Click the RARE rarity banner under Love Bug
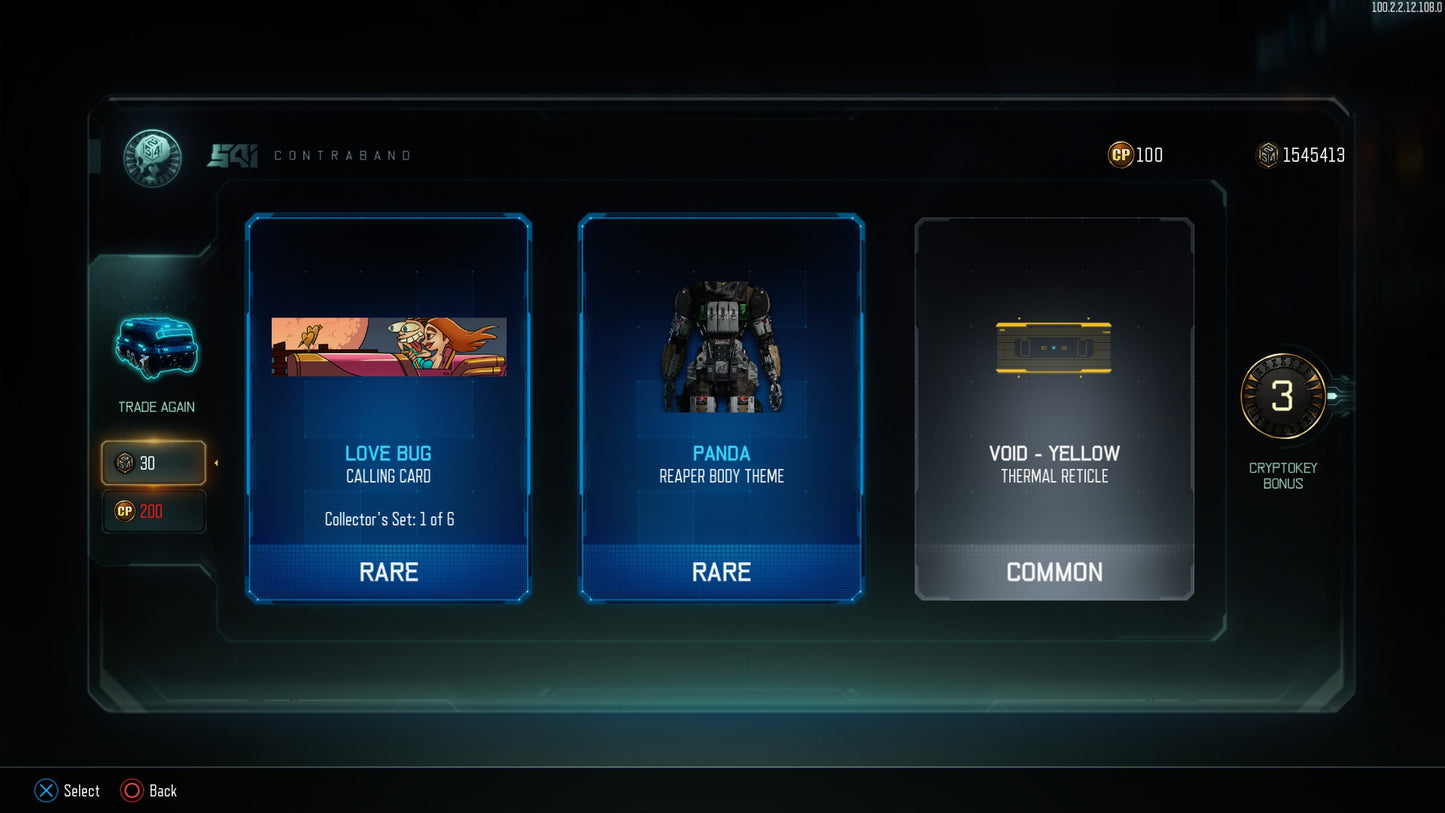The image size is (1445, 813). 388,572
